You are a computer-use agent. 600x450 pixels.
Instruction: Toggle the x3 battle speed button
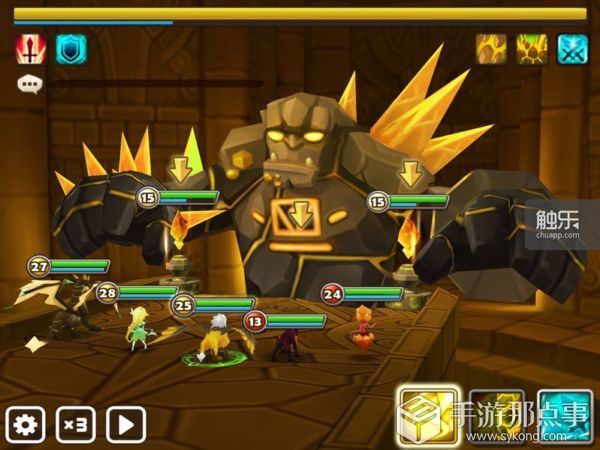click(x=76, y=424)
